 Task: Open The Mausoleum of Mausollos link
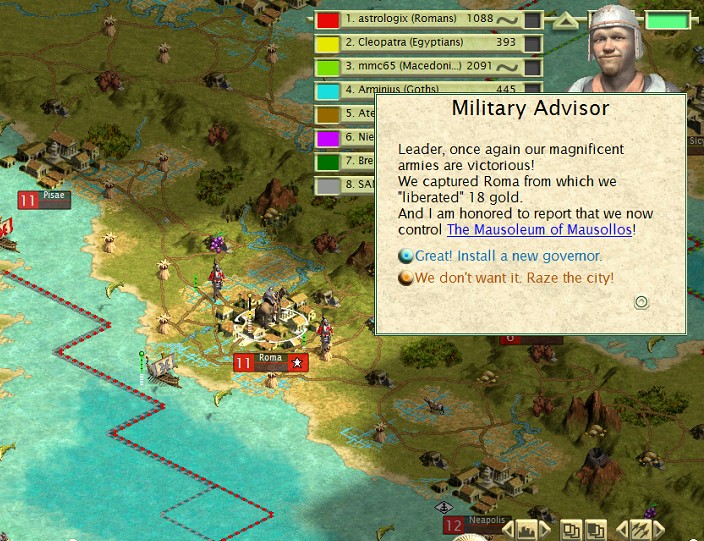point(539,230)
